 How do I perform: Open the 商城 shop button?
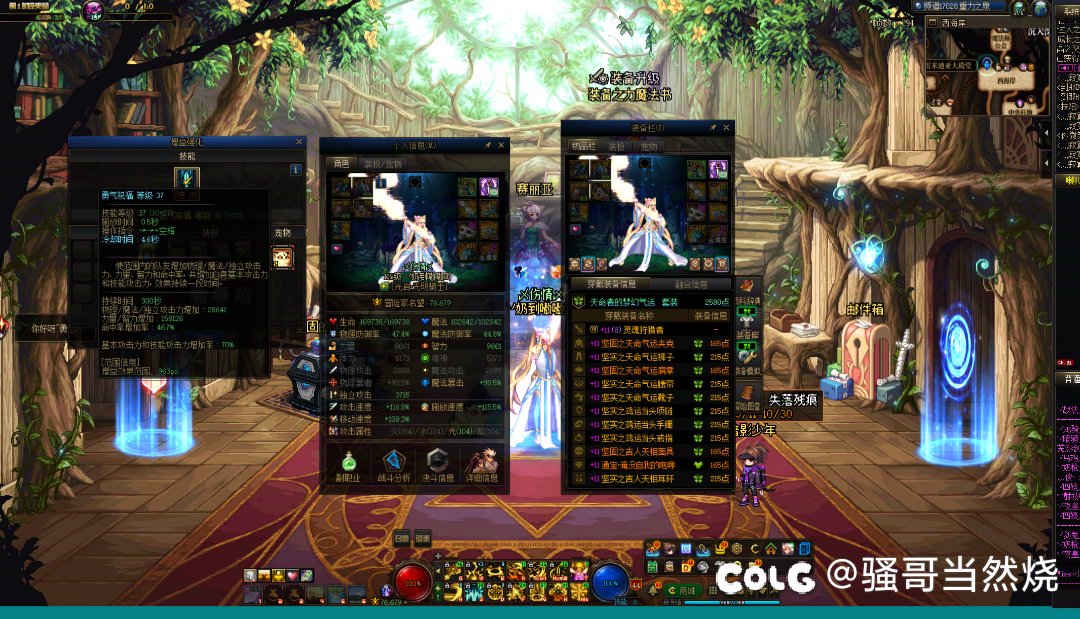(x=684, y=590)
